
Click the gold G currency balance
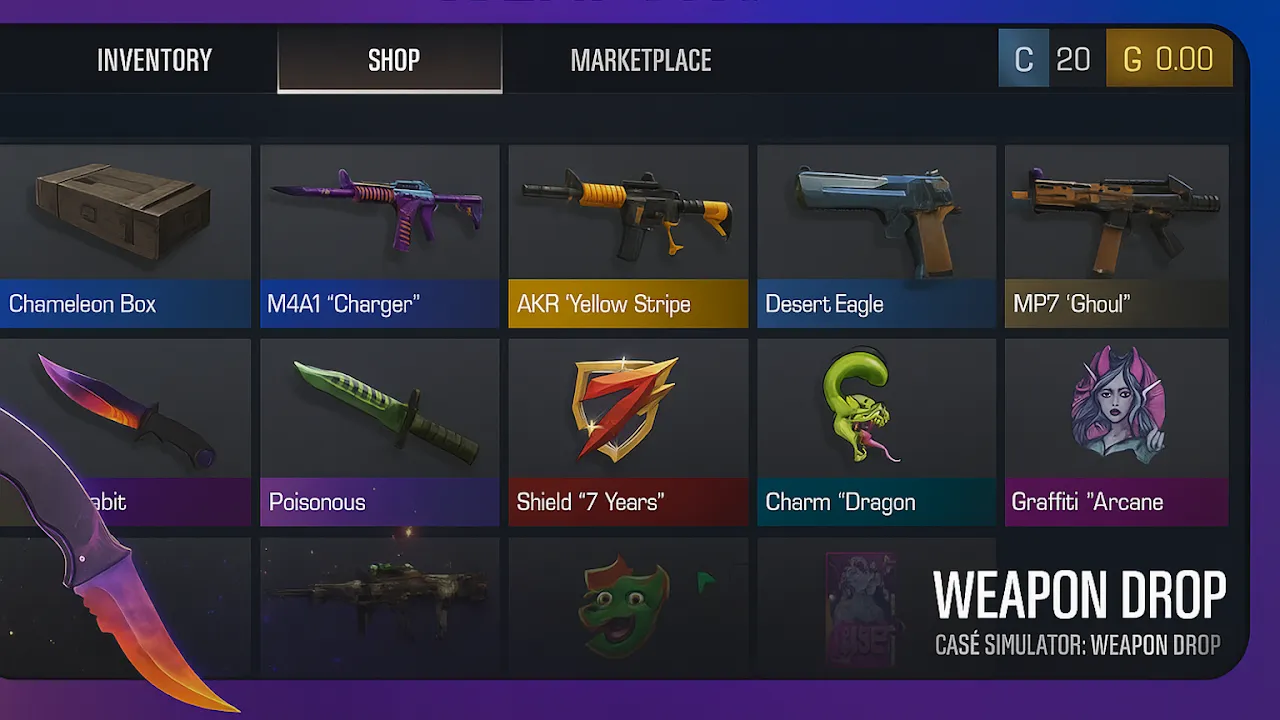[1168, 59]
